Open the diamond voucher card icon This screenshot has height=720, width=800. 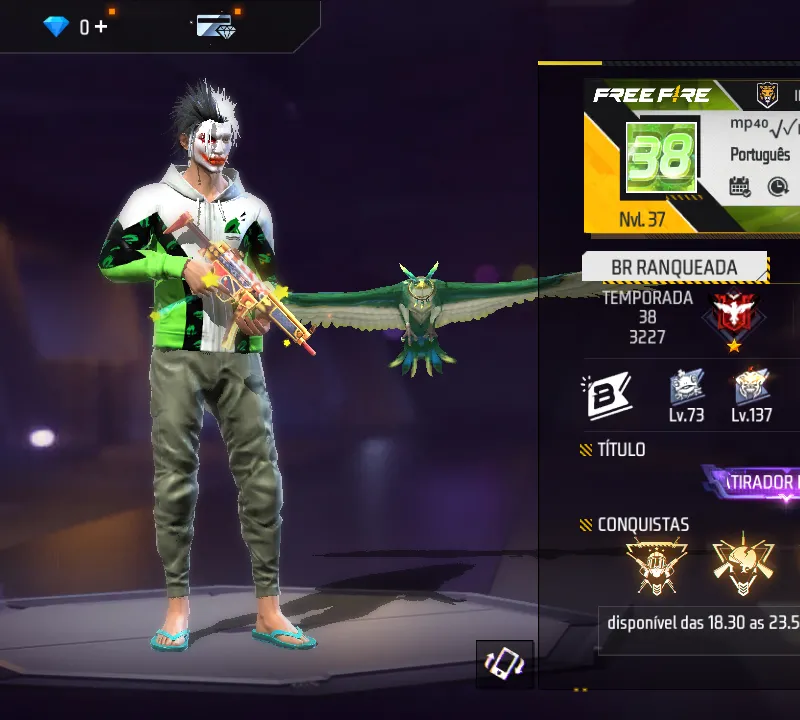pyautogui.click(x=215, y=27)
